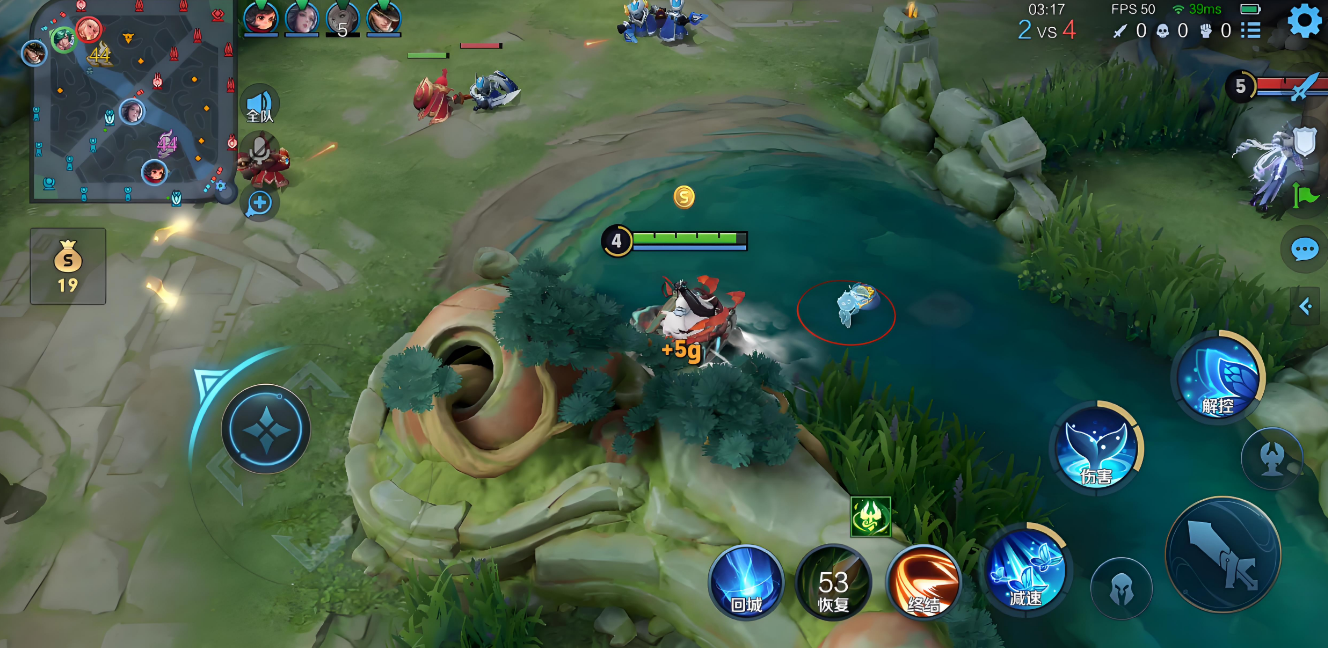Hit the large sword basic attack button
The width and height of the screenshot is (1328, 648).
click(x=1222, y=553)
